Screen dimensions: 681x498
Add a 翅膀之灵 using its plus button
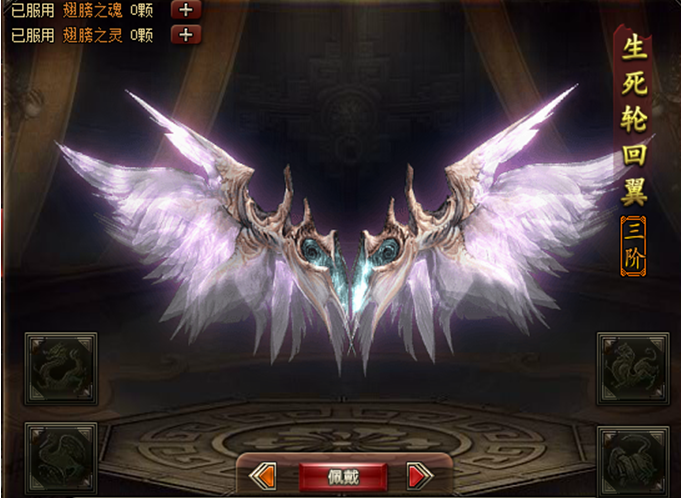[x=187, y=34]
